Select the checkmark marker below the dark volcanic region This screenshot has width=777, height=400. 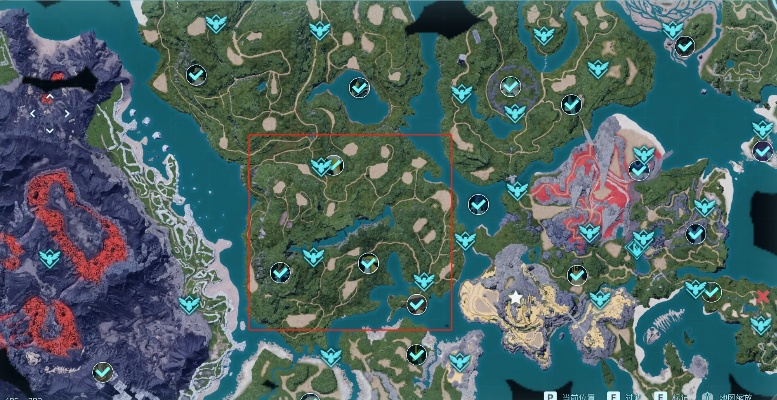[x=102, y=372]
